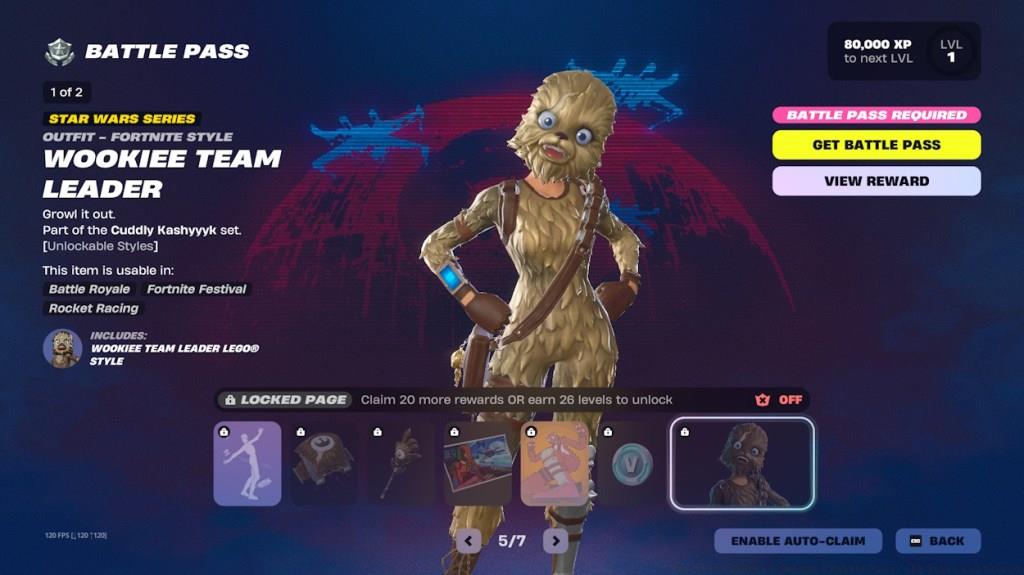Click the Get Battle Pass button

876,145
